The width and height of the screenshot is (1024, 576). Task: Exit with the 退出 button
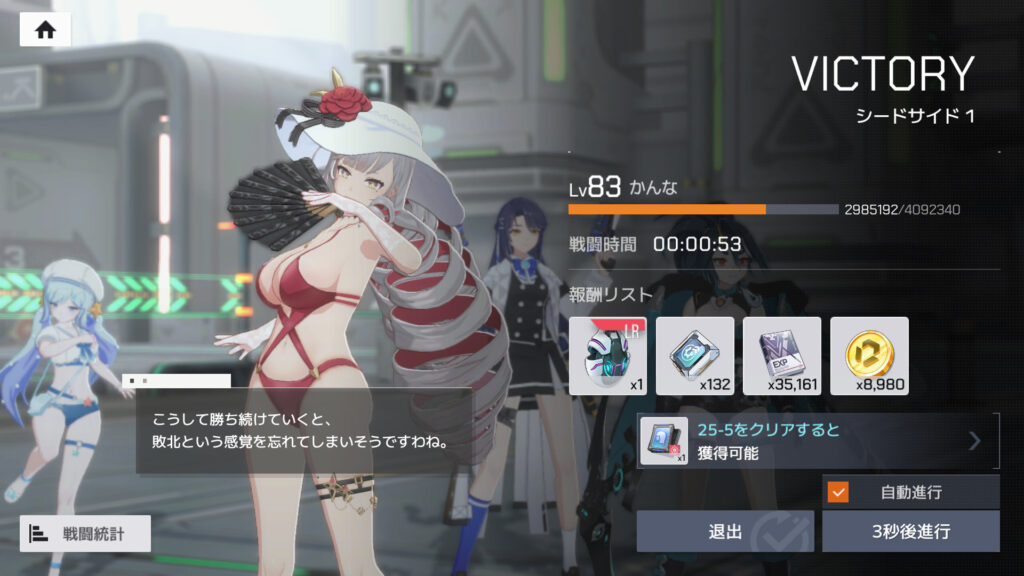(x=725, y=531)
